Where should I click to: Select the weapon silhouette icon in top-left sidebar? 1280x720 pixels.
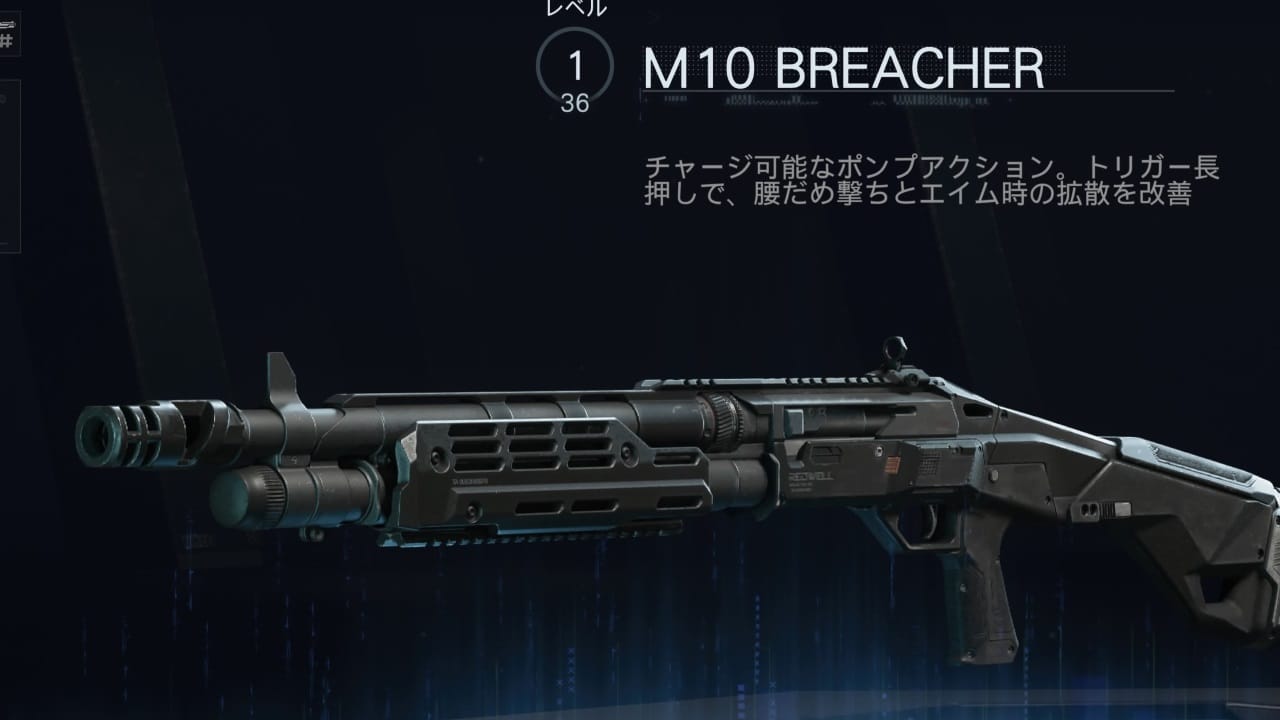pyautogui.click(x=9, y=22)
